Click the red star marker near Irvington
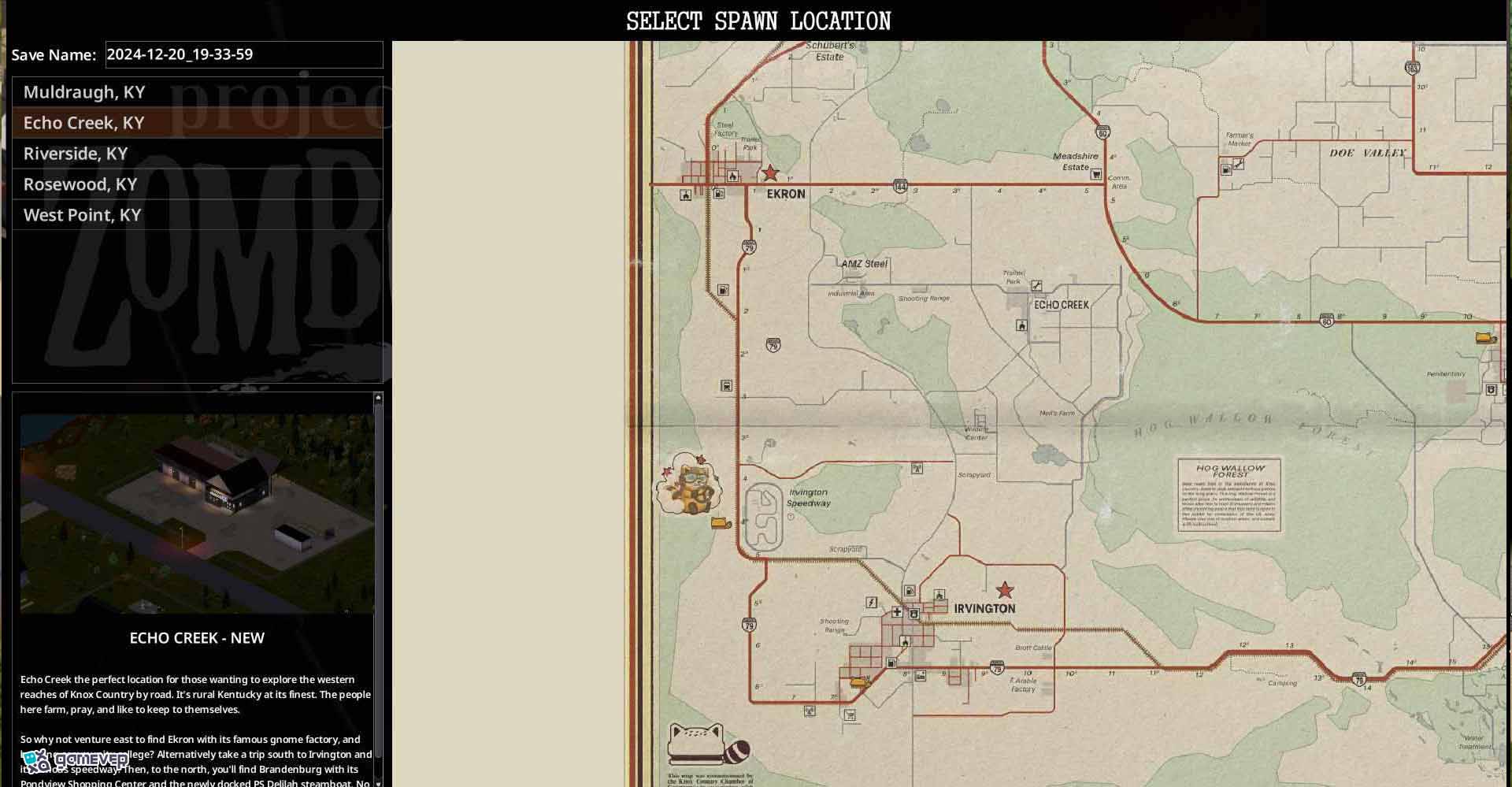Image resolution: width=1512 pixels, height=787 pixels. (x=1005, y=590)
